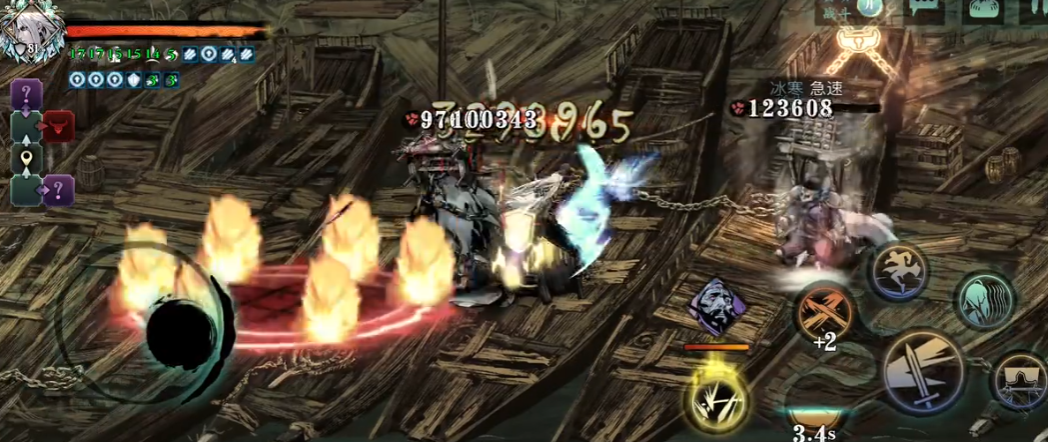The height and width of the screenshot is (442, 1048).
Task: Select the red bull boss room on minimap
Action: [58, 127]
